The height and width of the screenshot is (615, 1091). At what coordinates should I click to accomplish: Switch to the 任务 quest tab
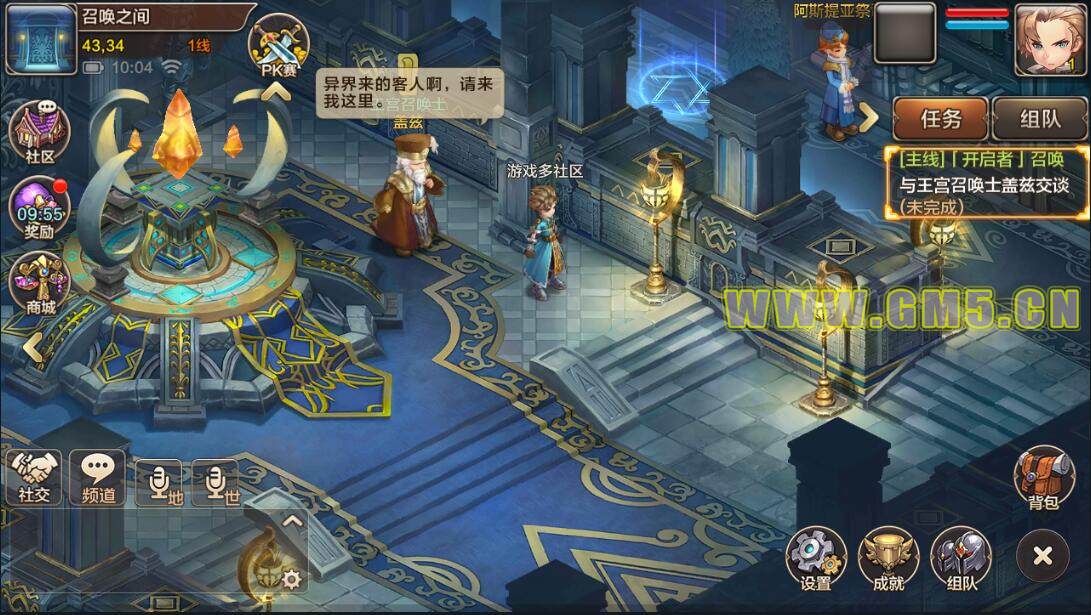[x=940, y=119]
